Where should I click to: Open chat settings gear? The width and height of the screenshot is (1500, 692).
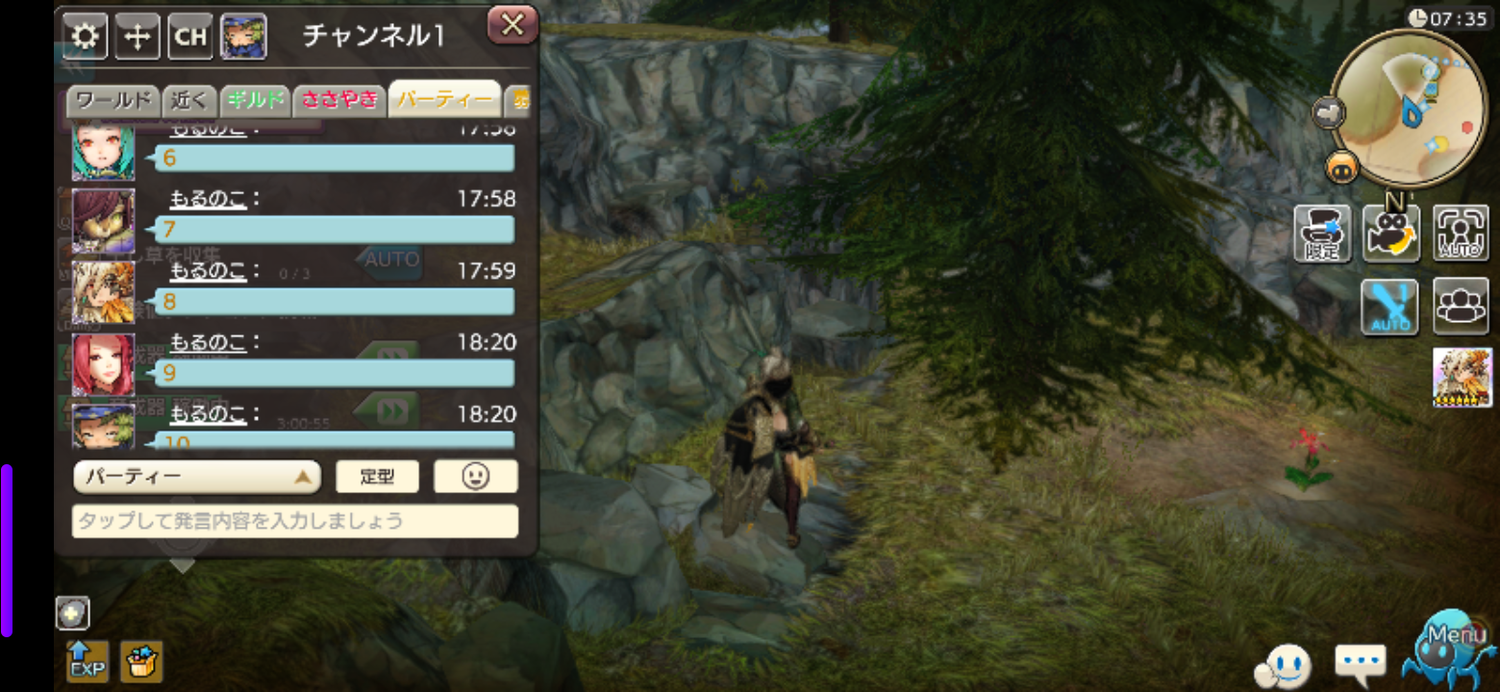(x=86, y=37)
